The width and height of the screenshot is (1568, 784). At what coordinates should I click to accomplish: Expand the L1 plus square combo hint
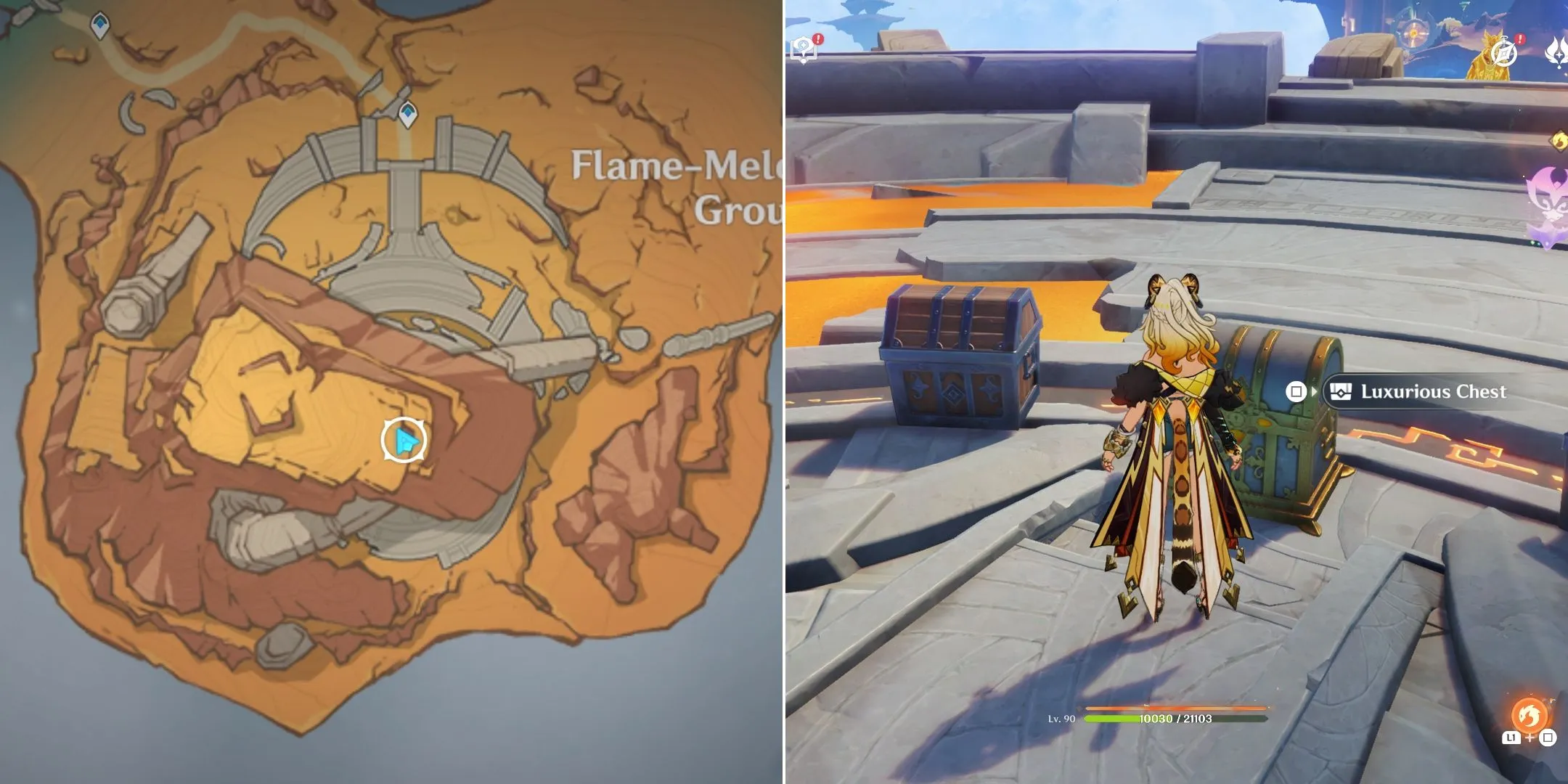point(1530,738)
